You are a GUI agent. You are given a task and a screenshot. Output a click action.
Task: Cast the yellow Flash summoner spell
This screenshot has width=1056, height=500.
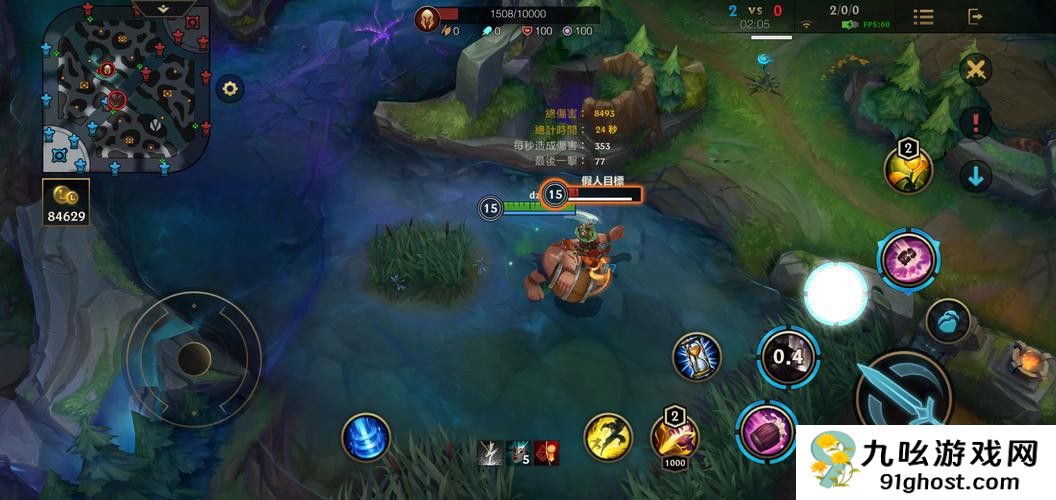[608, 438]
